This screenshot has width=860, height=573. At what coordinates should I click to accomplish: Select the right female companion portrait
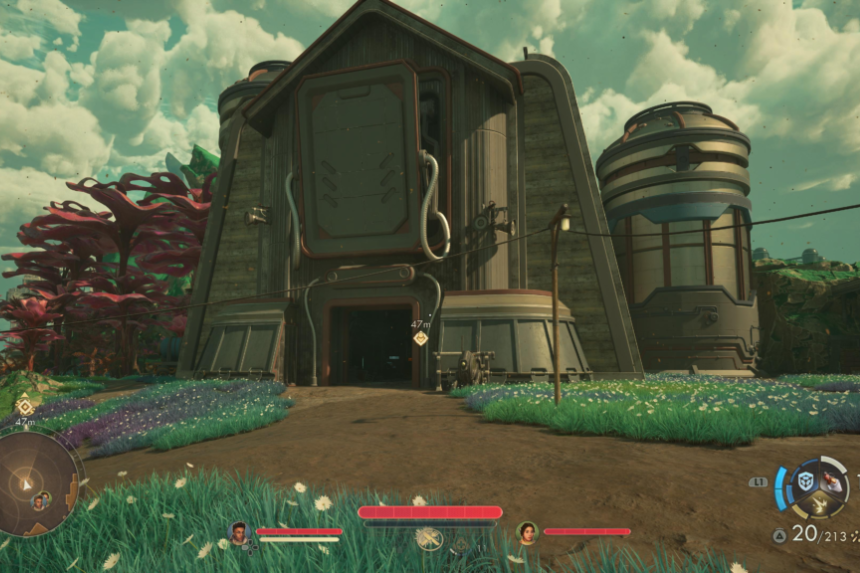coord(527,532)
